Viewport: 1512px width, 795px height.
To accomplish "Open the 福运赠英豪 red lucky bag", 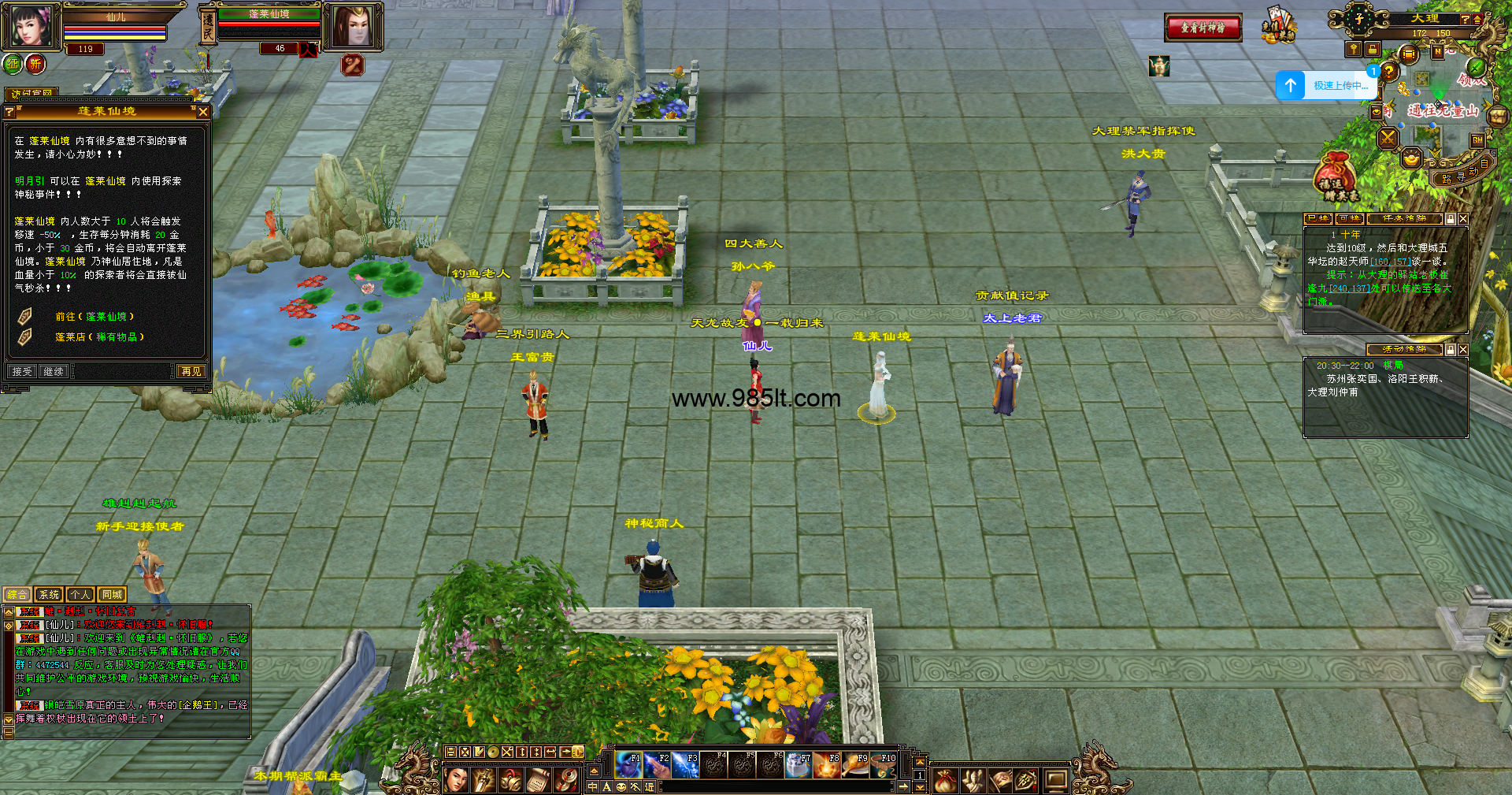I will click(1336, 176).
